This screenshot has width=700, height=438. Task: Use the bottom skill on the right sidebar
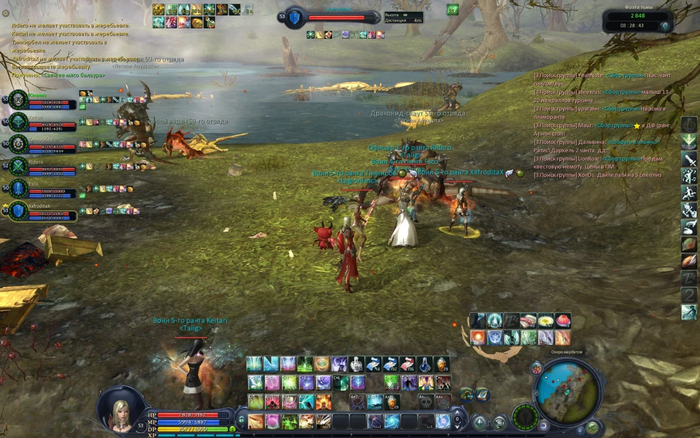click(x=689, y=311)
